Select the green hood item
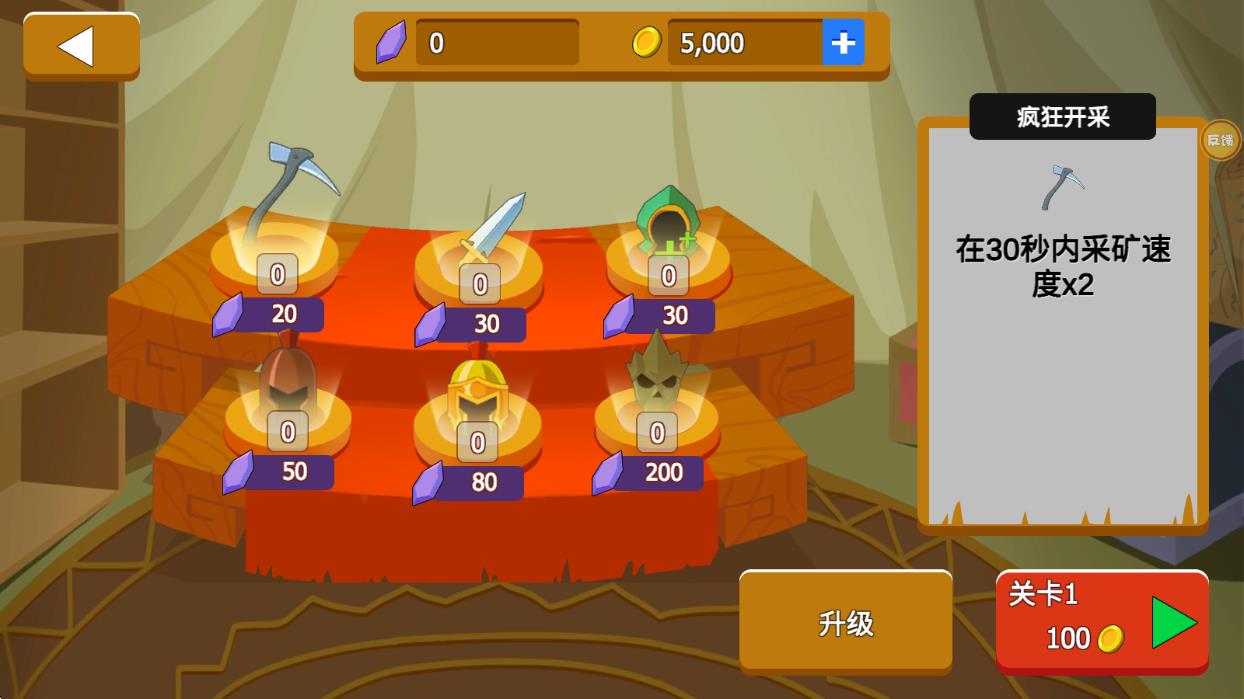Image resolution: width=1244 pixels, height=699 pixels. pyautogui.click(x=668, y=222)
